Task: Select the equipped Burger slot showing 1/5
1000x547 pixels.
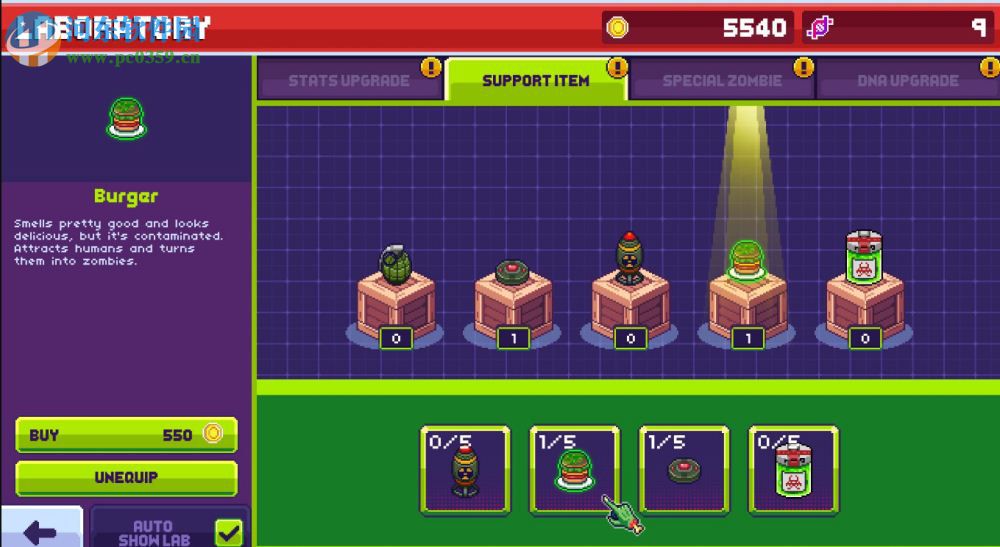Action: pyautogui.click(x=574, y=471)
